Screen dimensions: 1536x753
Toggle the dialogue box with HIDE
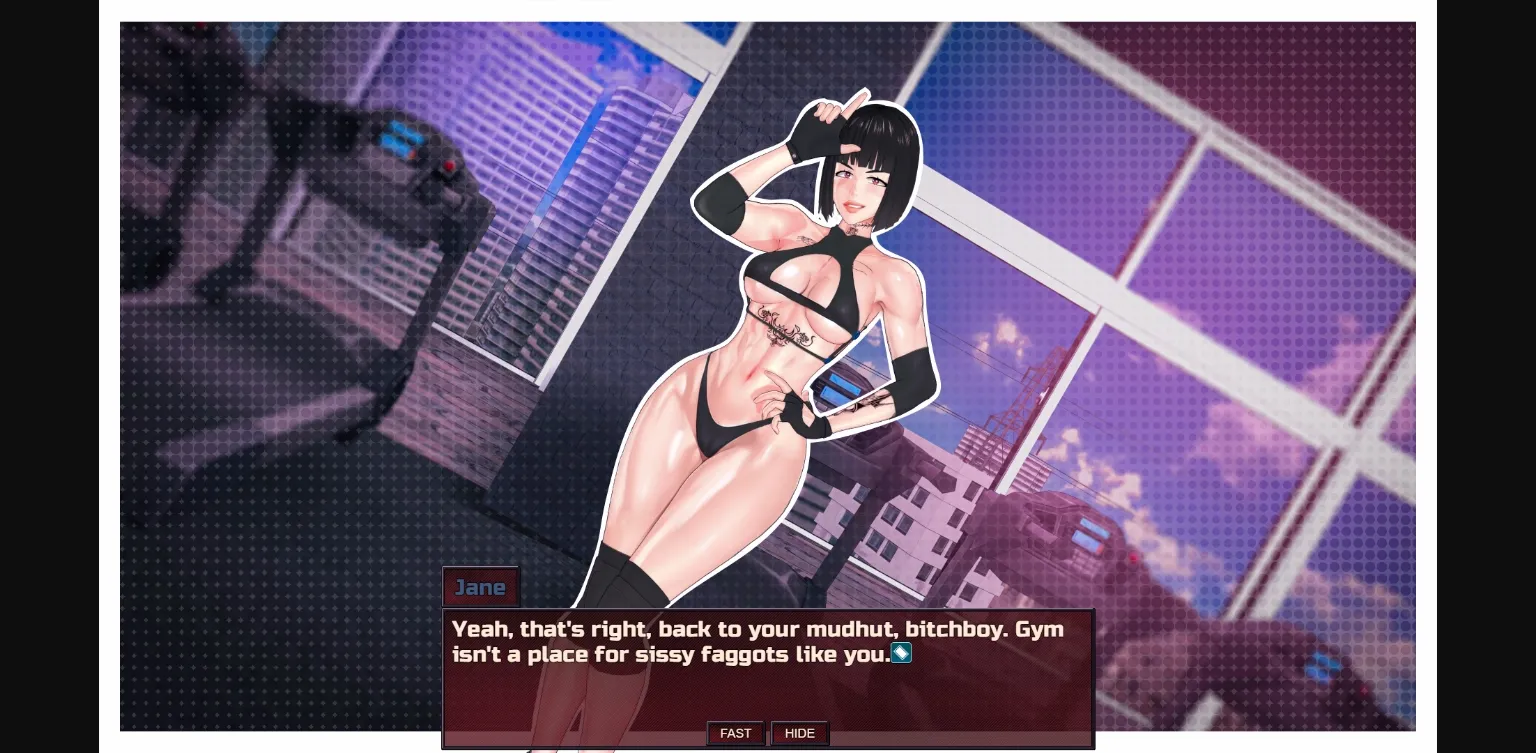tap(799, 733)
